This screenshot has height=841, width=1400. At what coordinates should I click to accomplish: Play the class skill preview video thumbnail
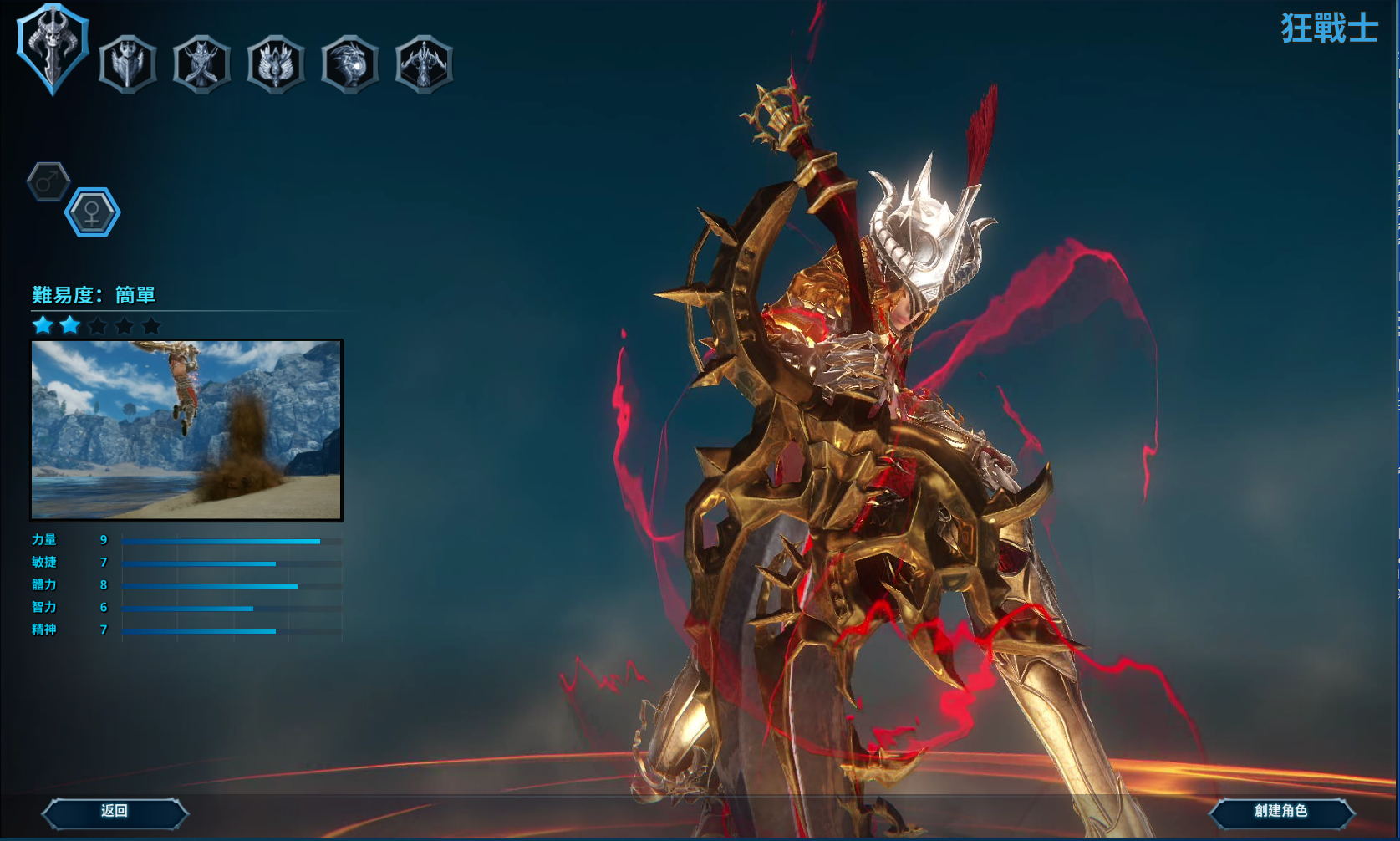186,430
